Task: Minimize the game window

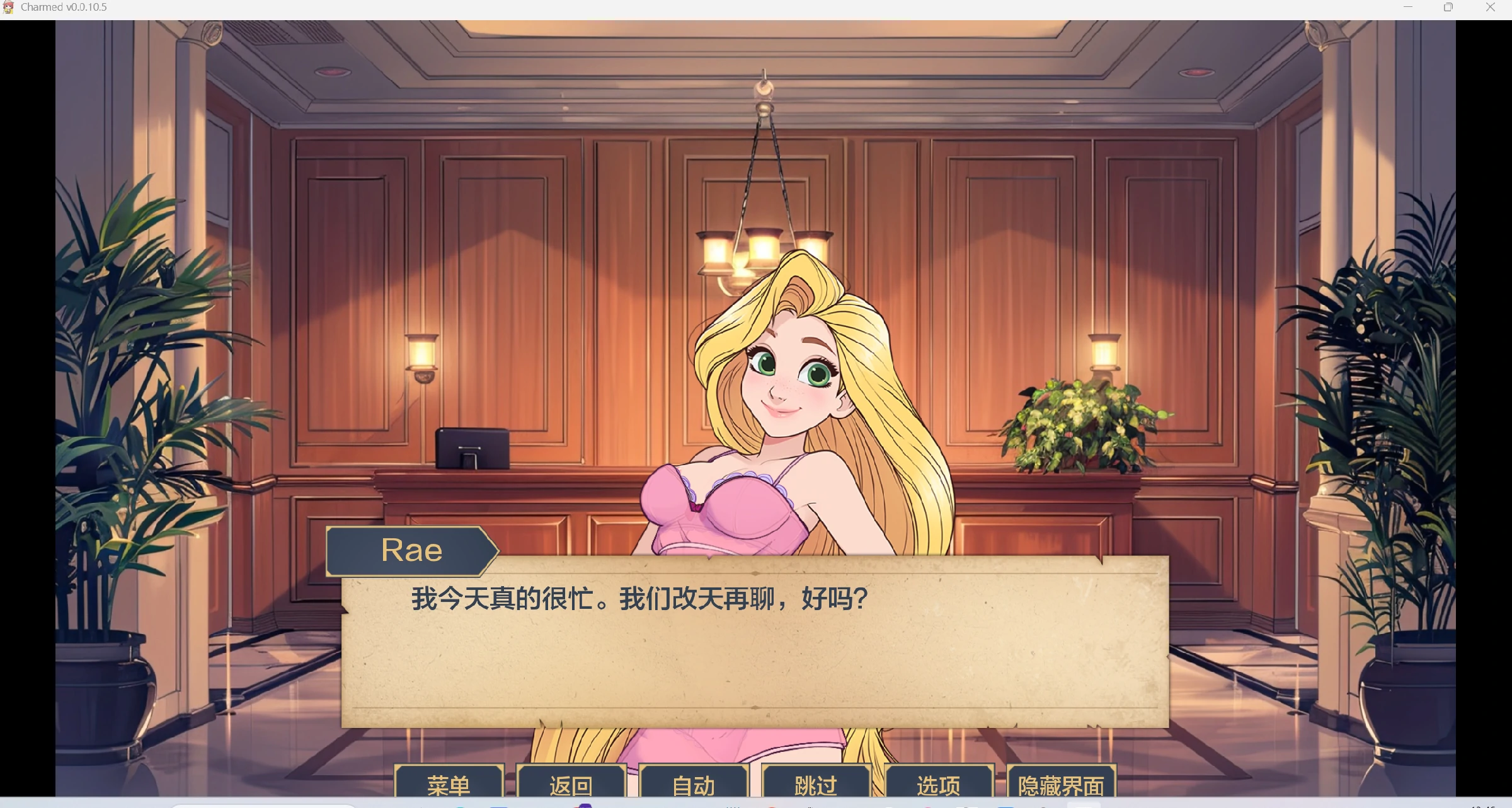Action: click(1408, 8)
